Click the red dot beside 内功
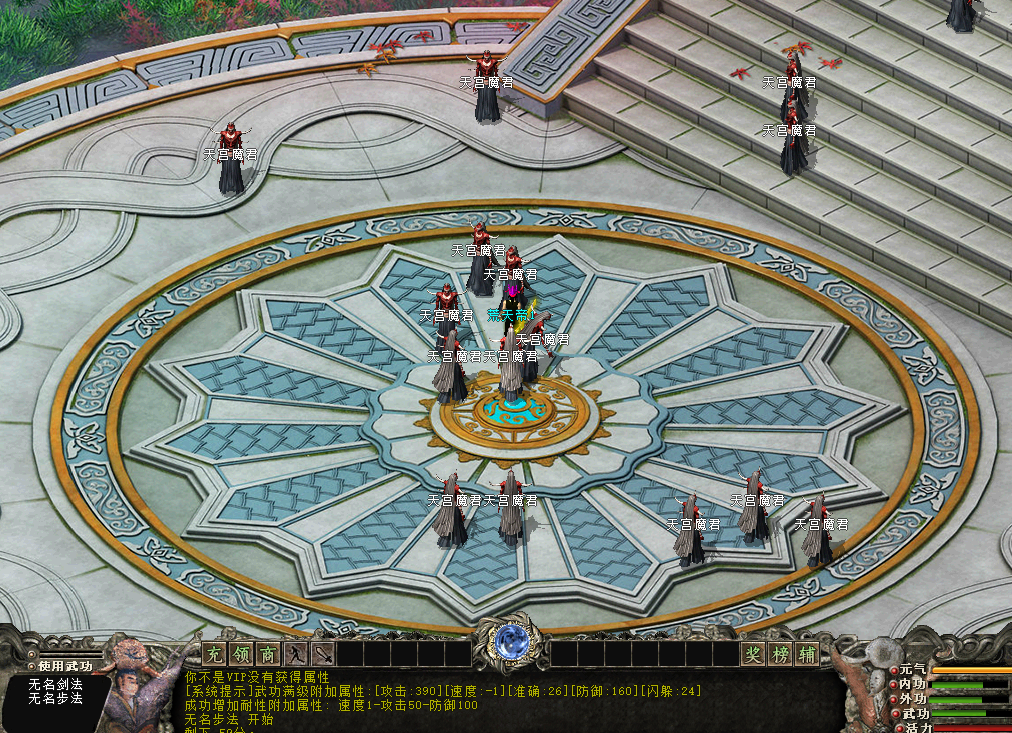 click(x=894, y=684)
